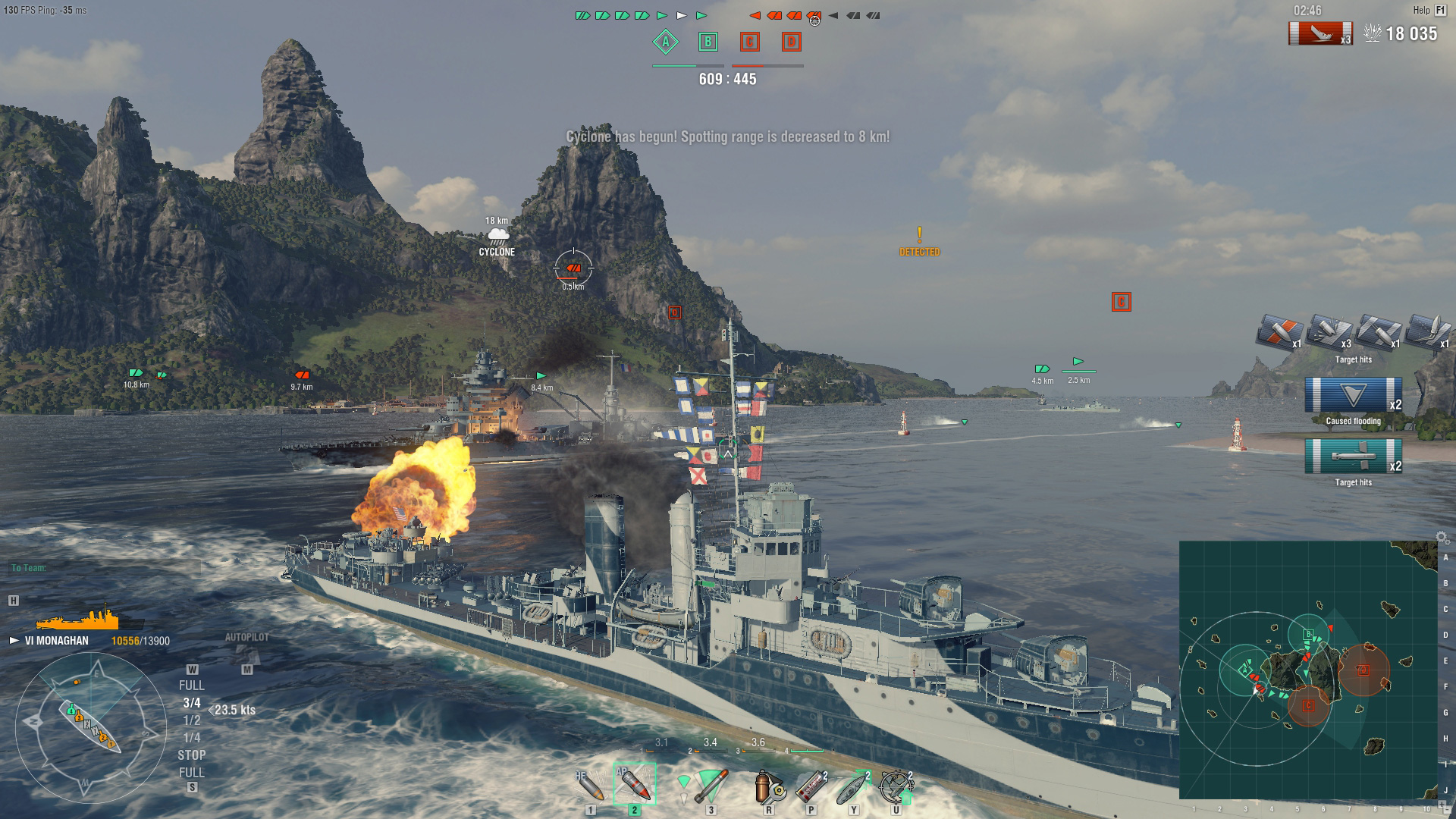Click capture point B on the minimap
Screen dimensions: 1456x819
point(1308,634)
